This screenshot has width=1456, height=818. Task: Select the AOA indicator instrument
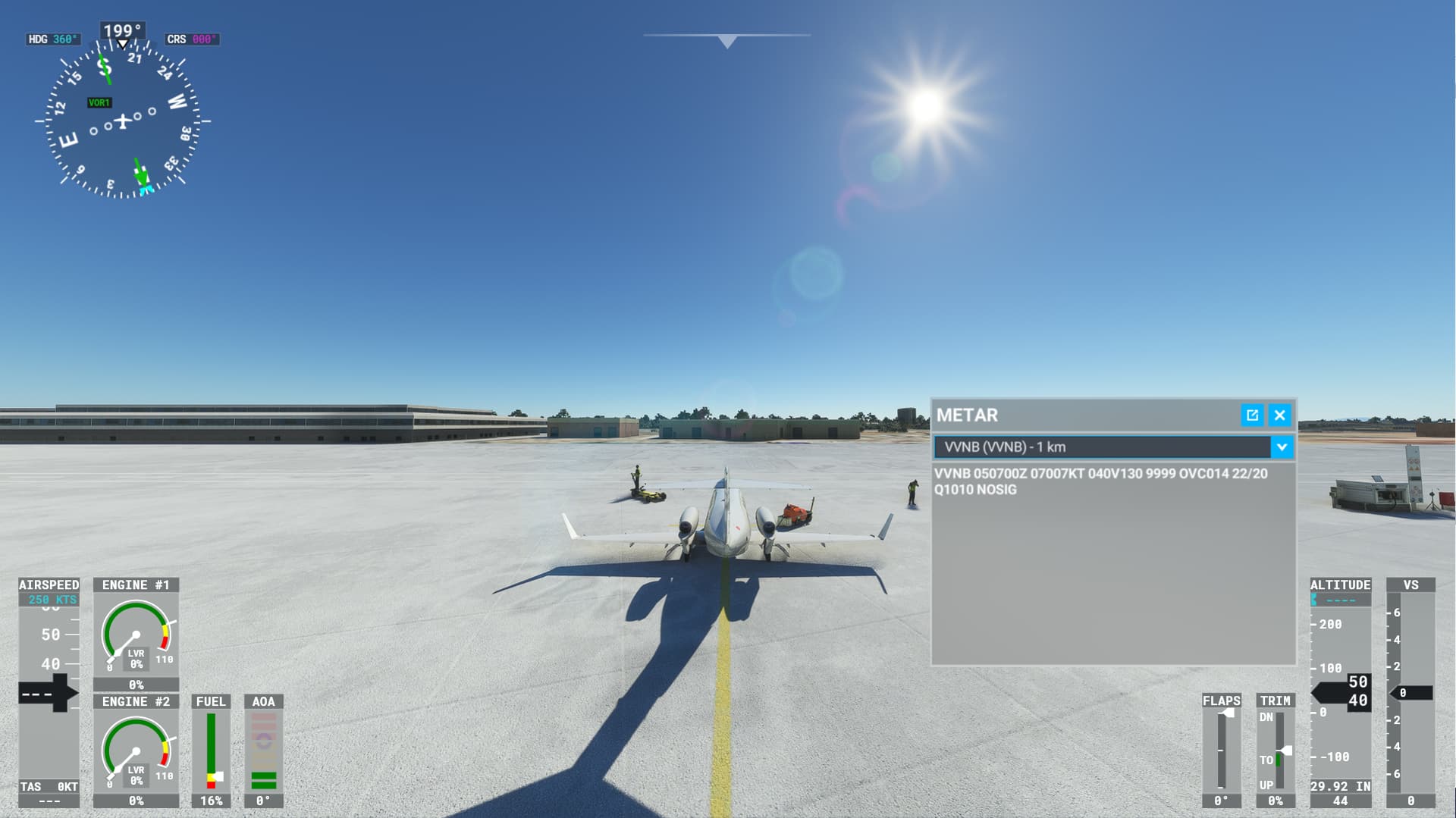[264, 751]
